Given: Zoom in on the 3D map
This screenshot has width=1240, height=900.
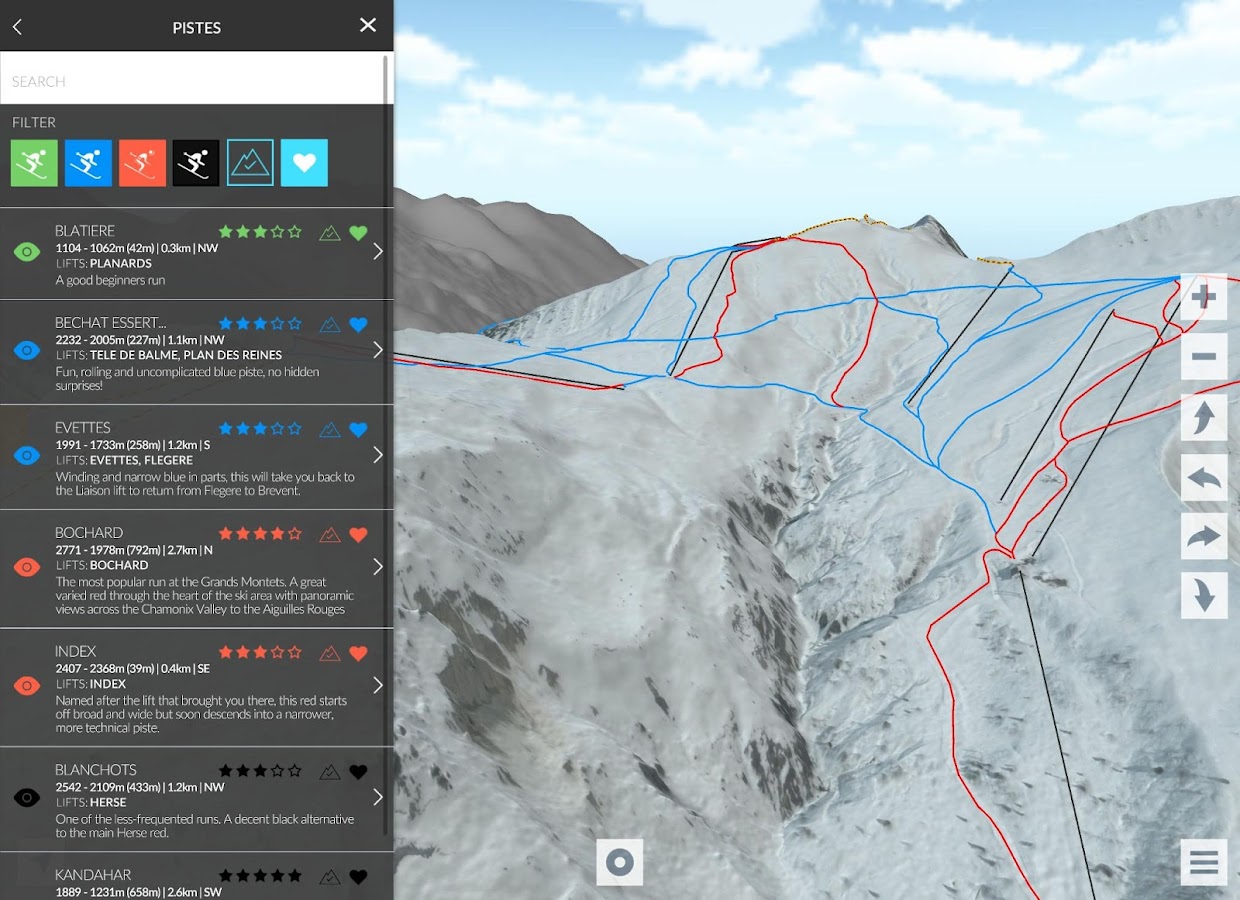Looking at the screenshot, I should coord(1204,297).
